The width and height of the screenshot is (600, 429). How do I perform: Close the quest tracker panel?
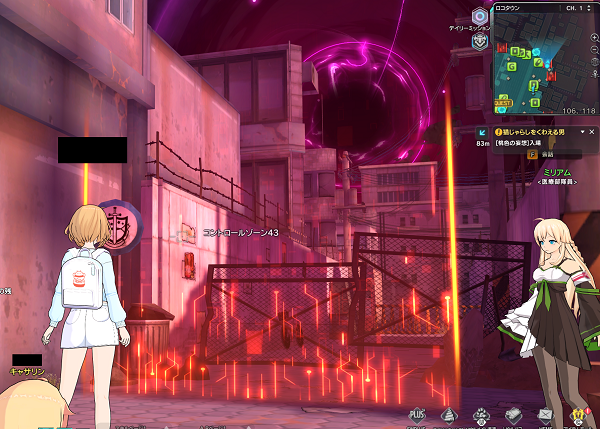tap(590, 132)
